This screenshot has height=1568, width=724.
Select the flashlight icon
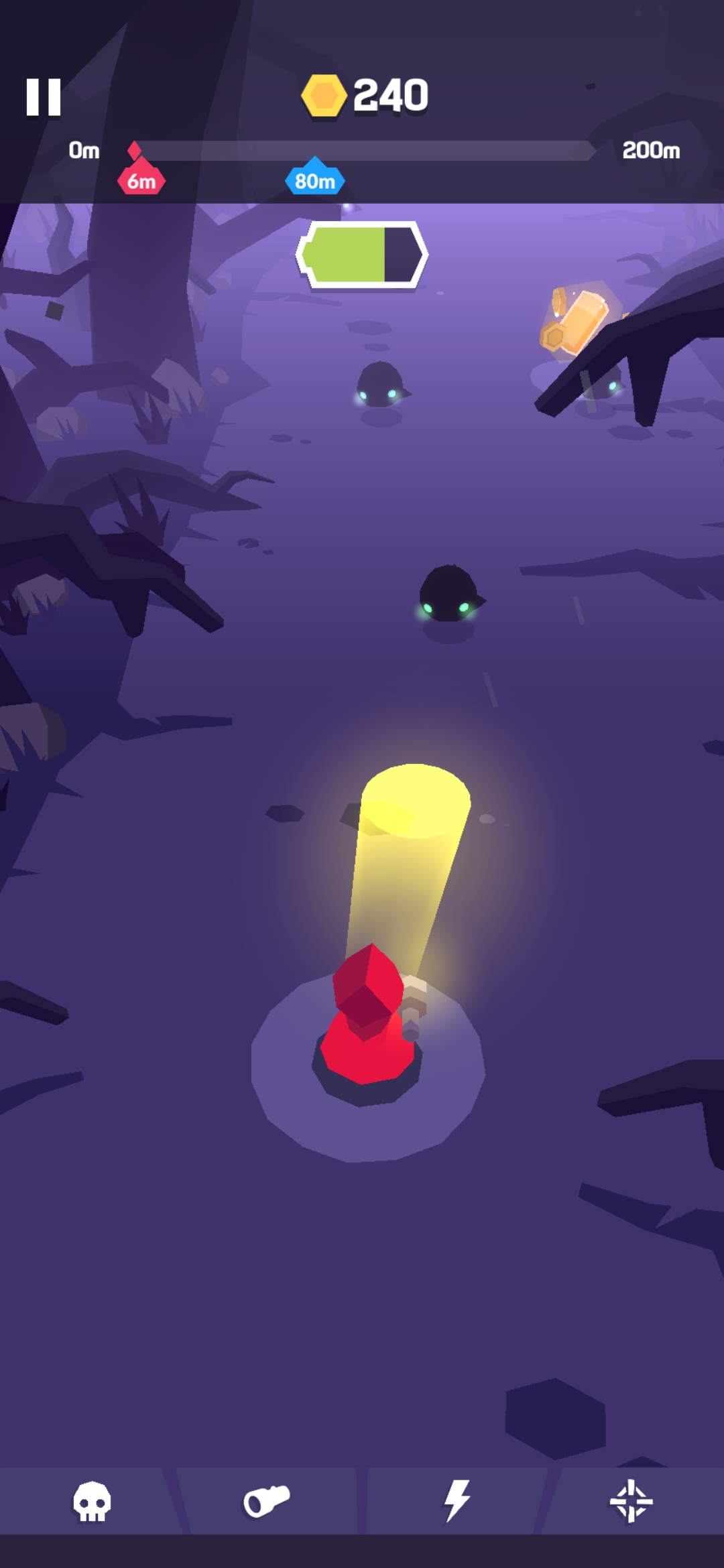pos(267,1501)
